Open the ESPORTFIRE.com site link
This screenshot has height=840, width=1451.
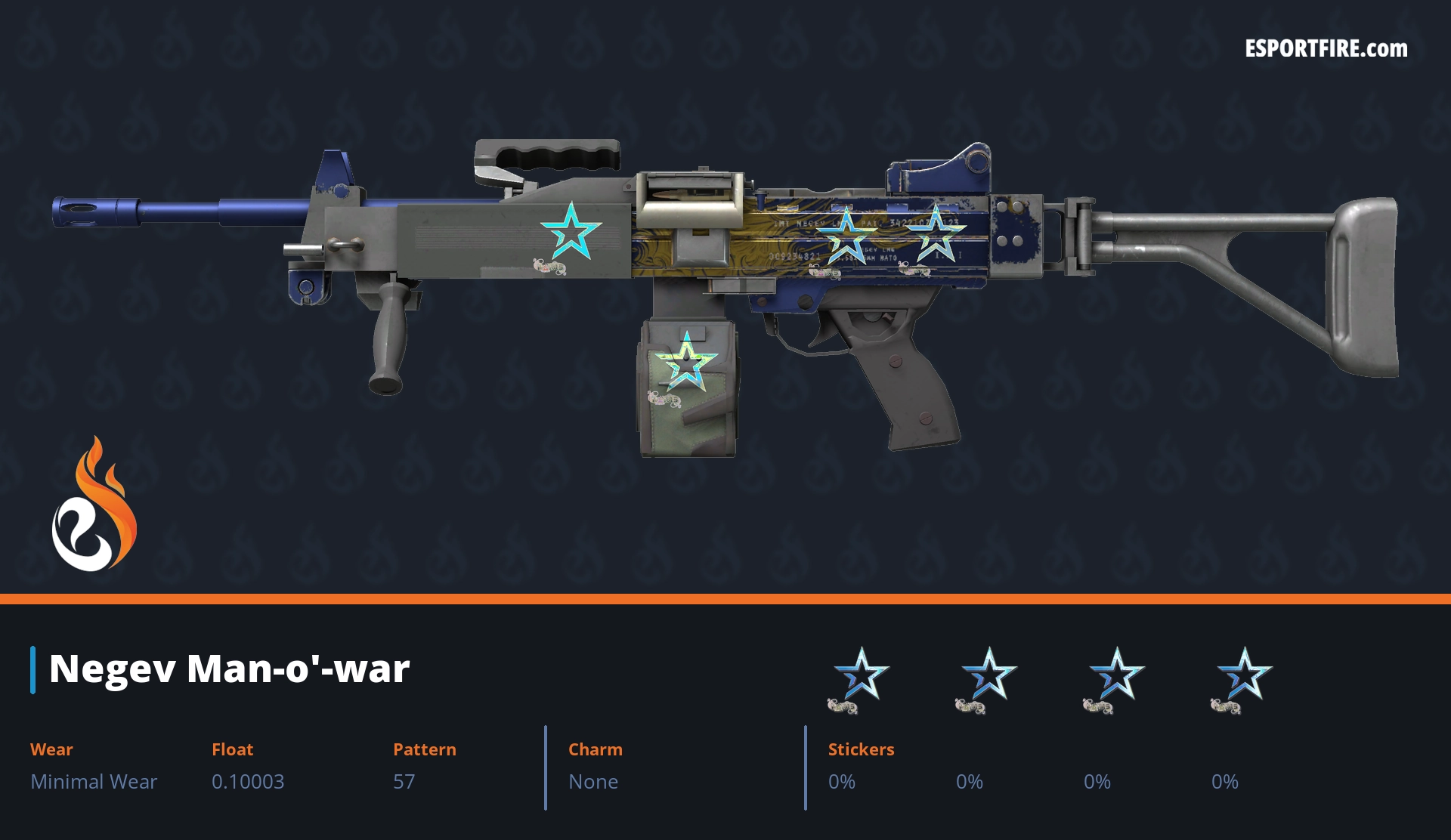point(1326,49)
